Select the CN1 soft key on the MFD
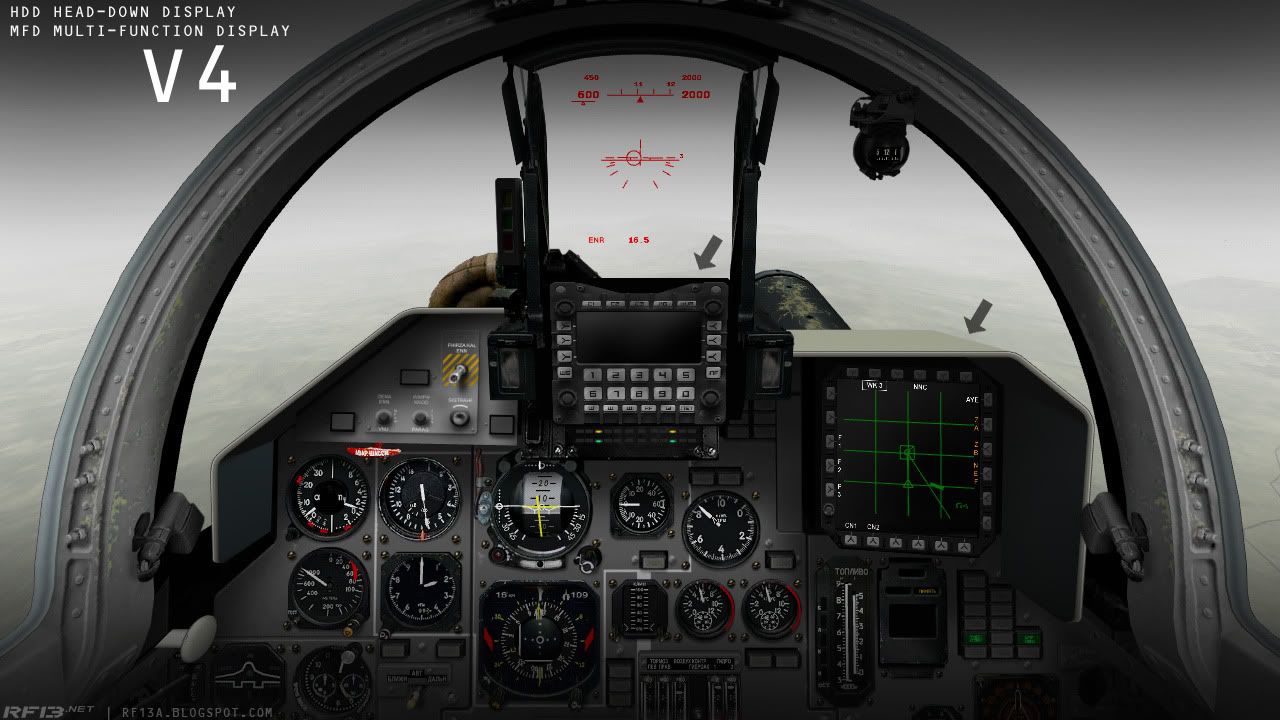The height and width of the screenshot is (720, 1280). (x=851, y=541)
